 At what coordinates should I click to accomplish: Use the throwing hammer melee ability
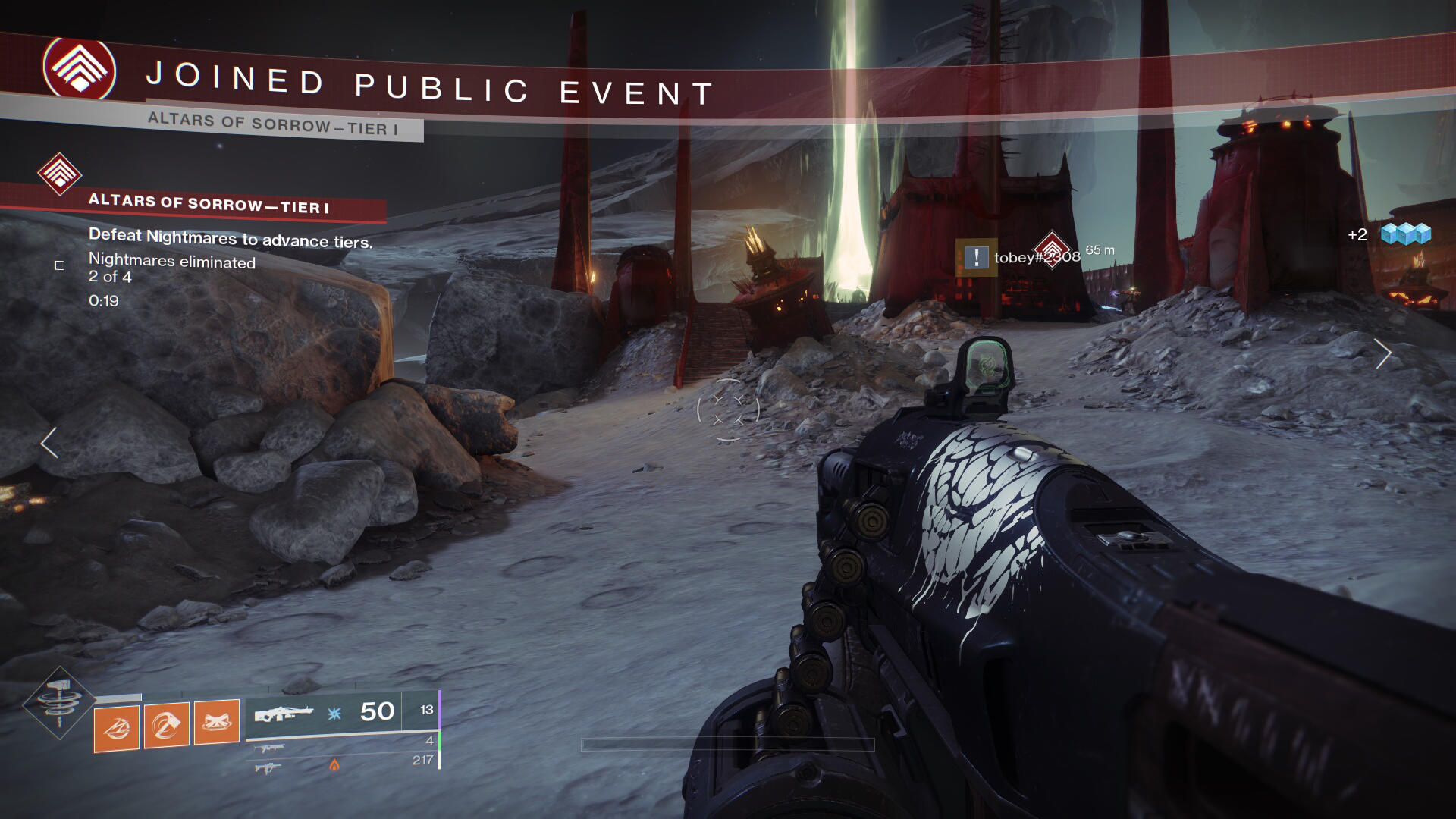[x=167, y=726]
